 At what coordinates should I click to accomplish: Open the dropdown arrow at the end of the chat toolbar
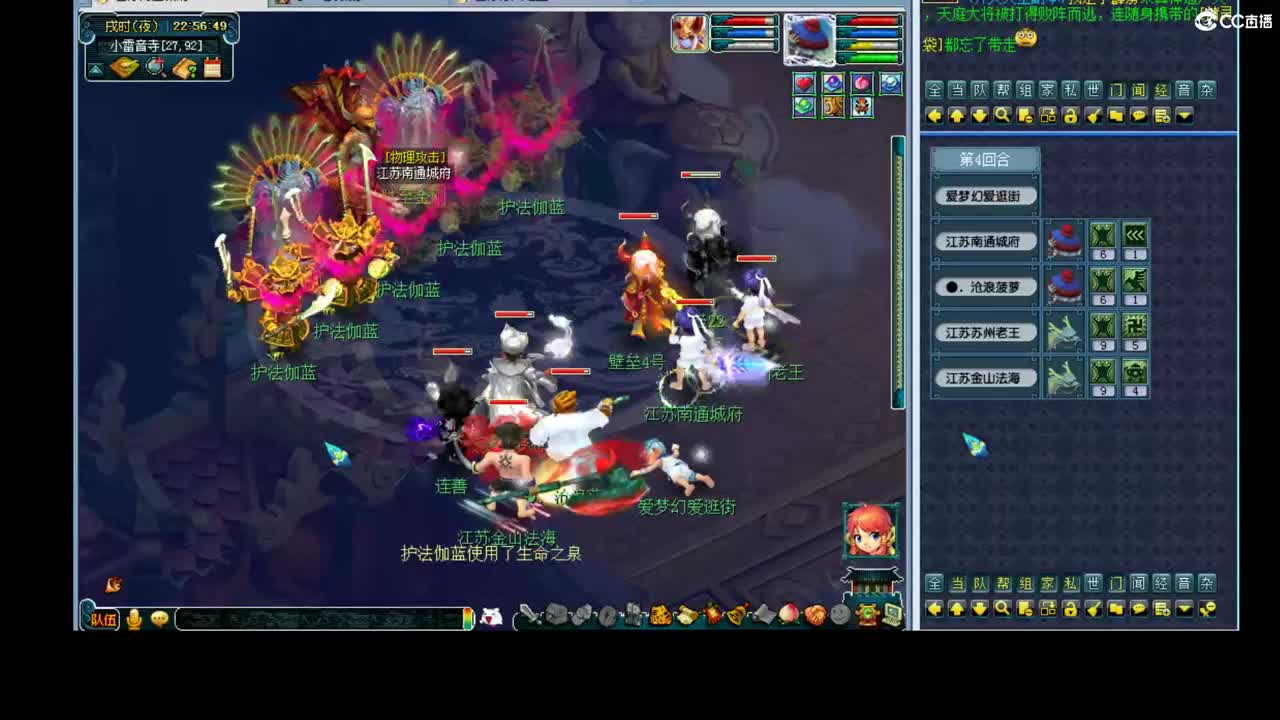point(1186,116)
